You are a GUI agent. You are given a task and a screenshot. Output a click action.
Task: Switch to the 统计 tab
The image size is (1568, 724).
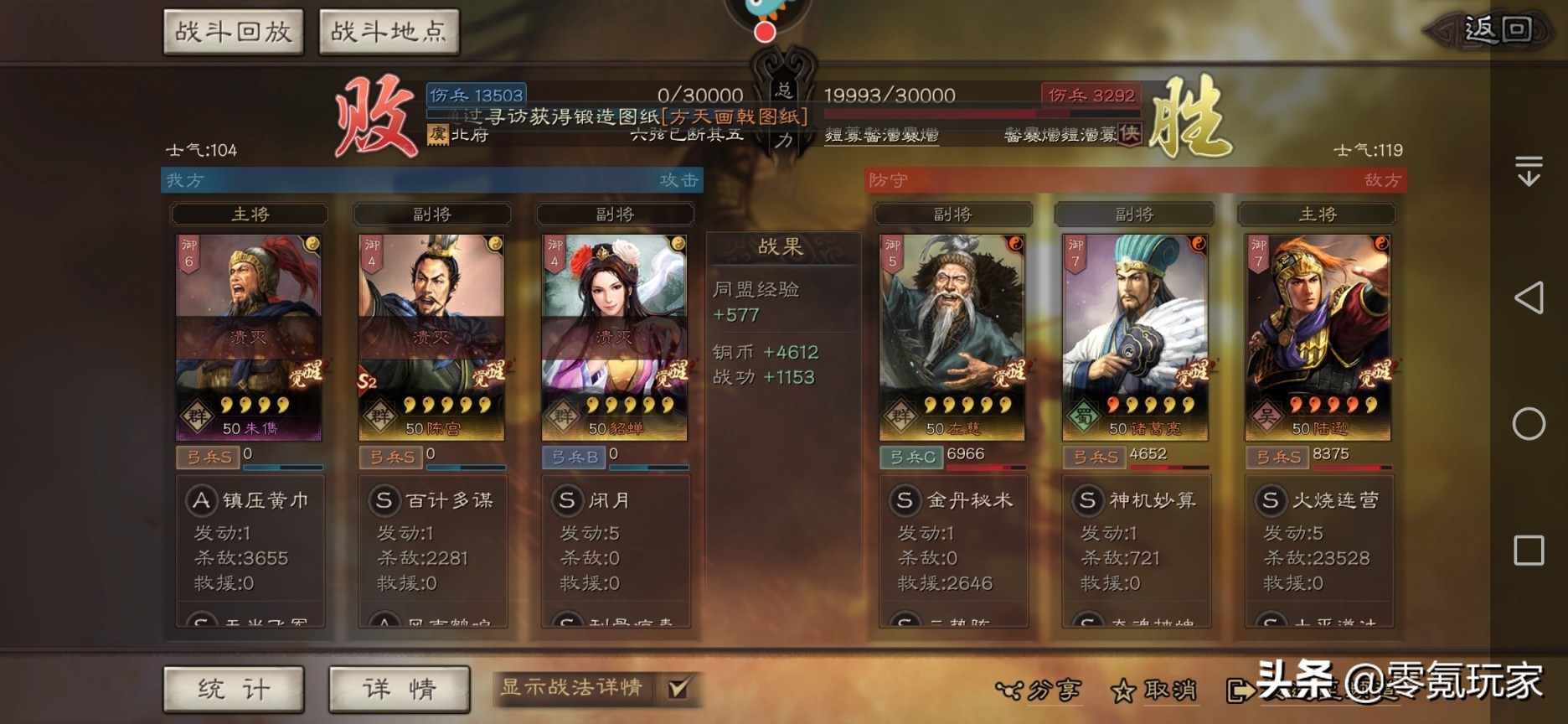click(x=234, y=689)
